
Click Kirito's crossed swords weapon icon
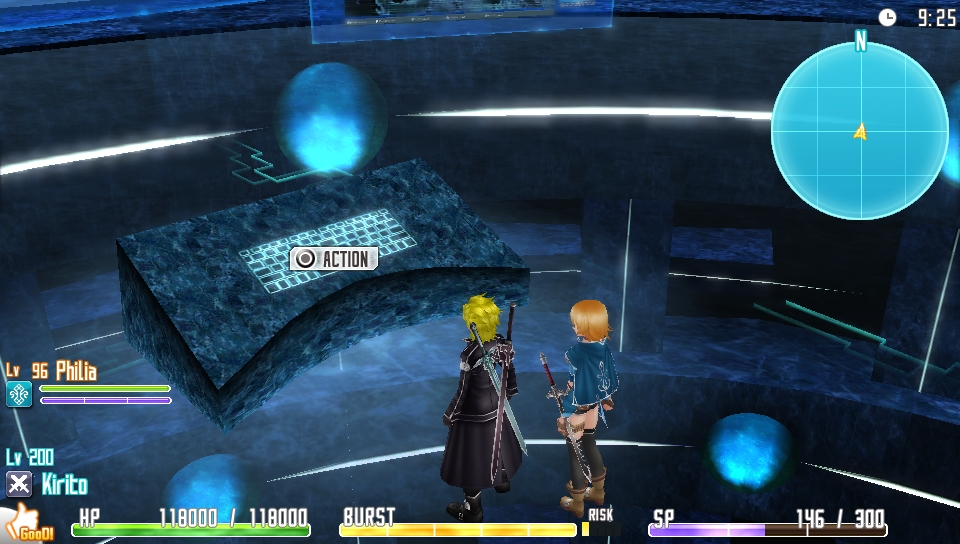(x=19, y=485)
